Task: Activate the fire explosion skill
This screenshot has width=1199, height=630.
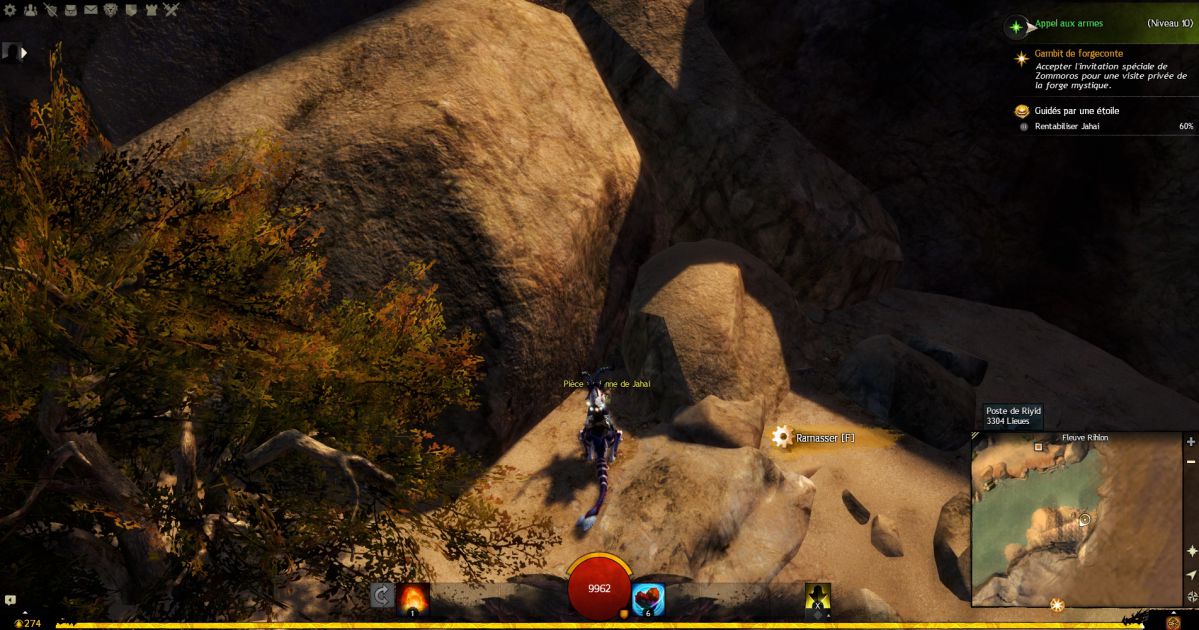Action: [x=413, y=597]
